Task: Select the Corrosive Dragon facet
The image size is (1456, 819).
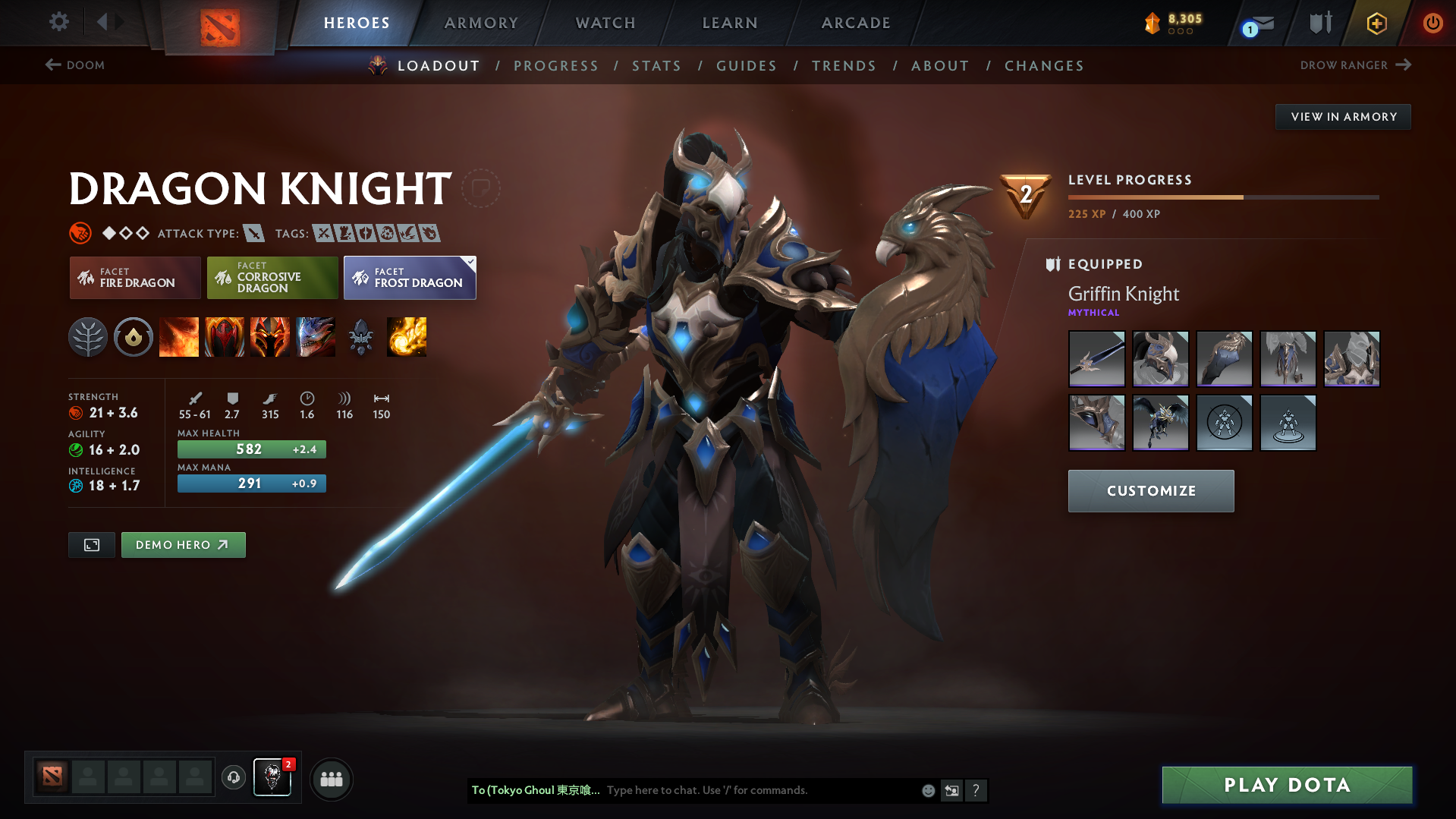Action: [x=272, y=278]
